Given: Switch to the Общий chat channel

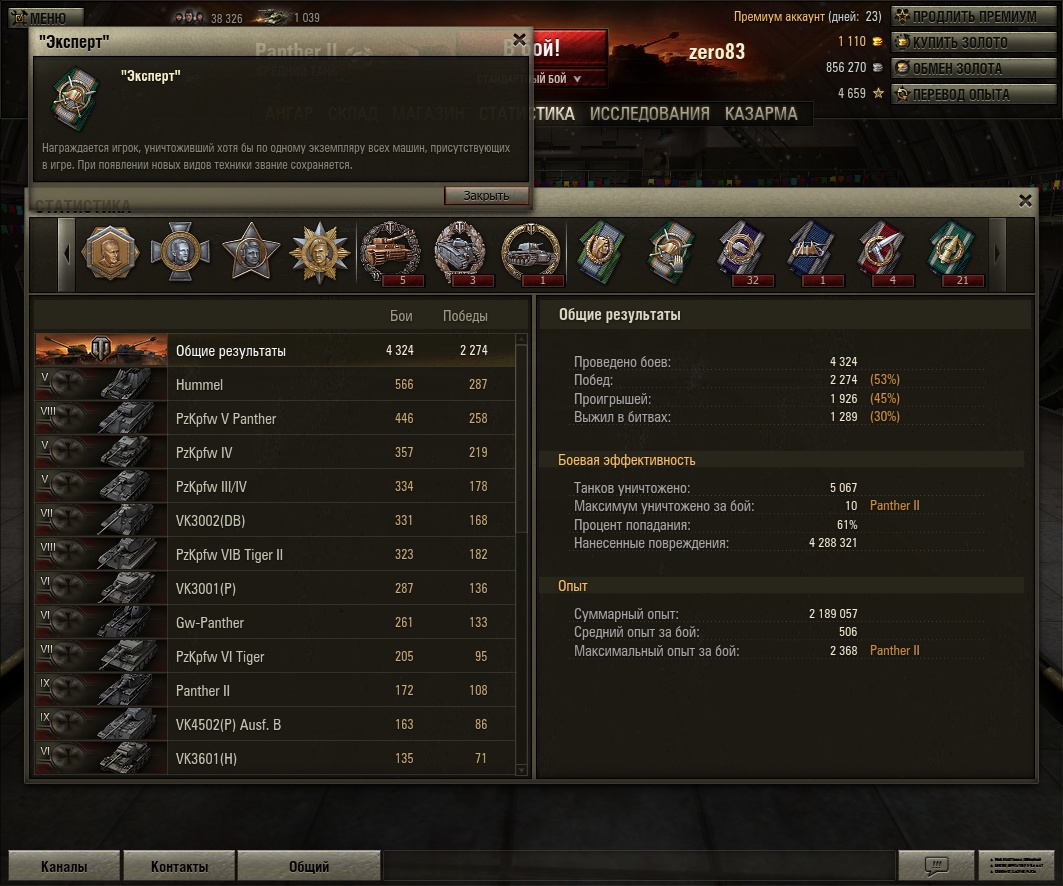Looking at the screenshot, I should (309, 867).
